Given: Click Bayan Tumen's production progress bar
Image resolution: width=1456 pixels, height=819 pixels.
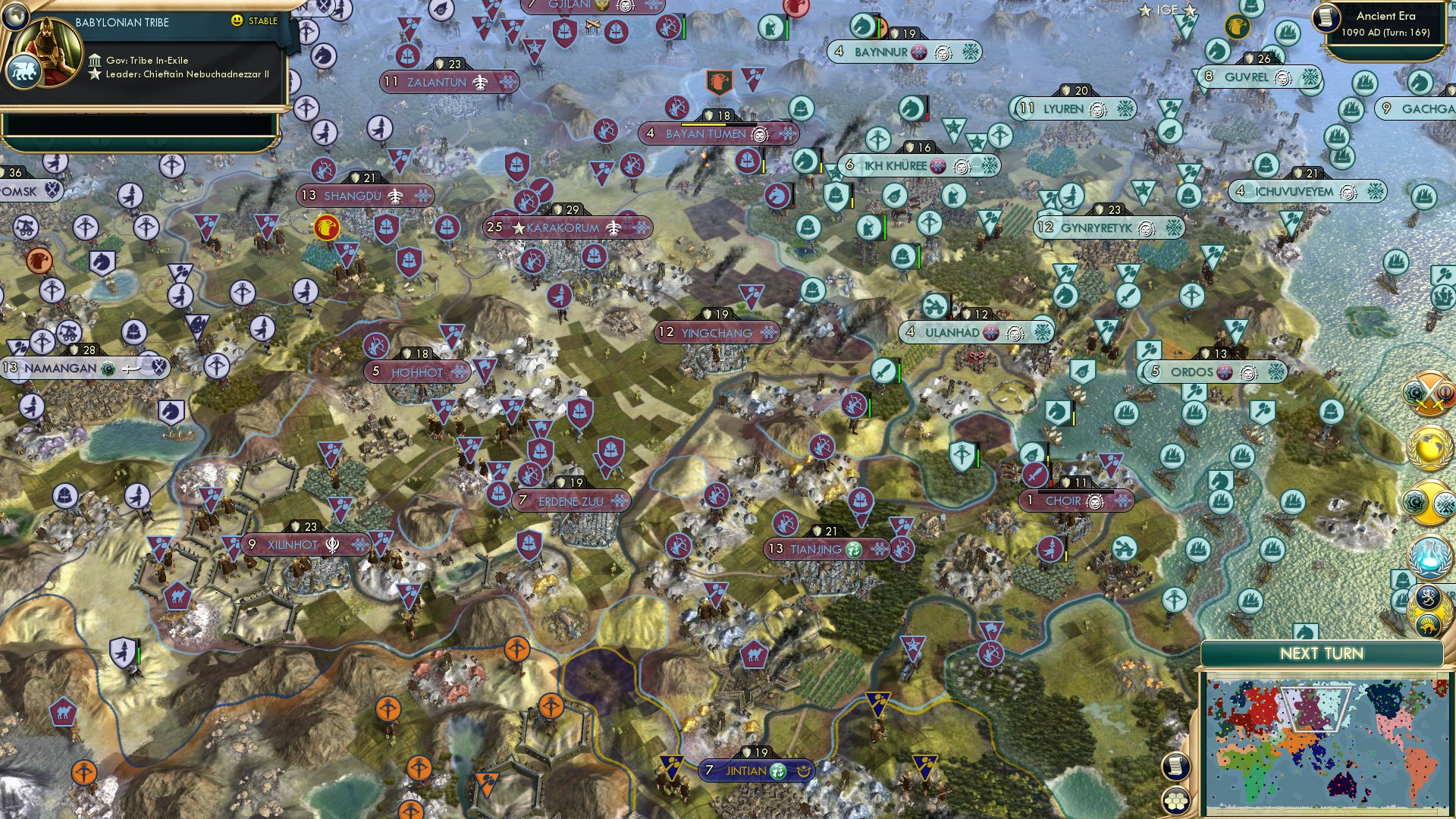Looking at the screenshot, I should (719, 124).
